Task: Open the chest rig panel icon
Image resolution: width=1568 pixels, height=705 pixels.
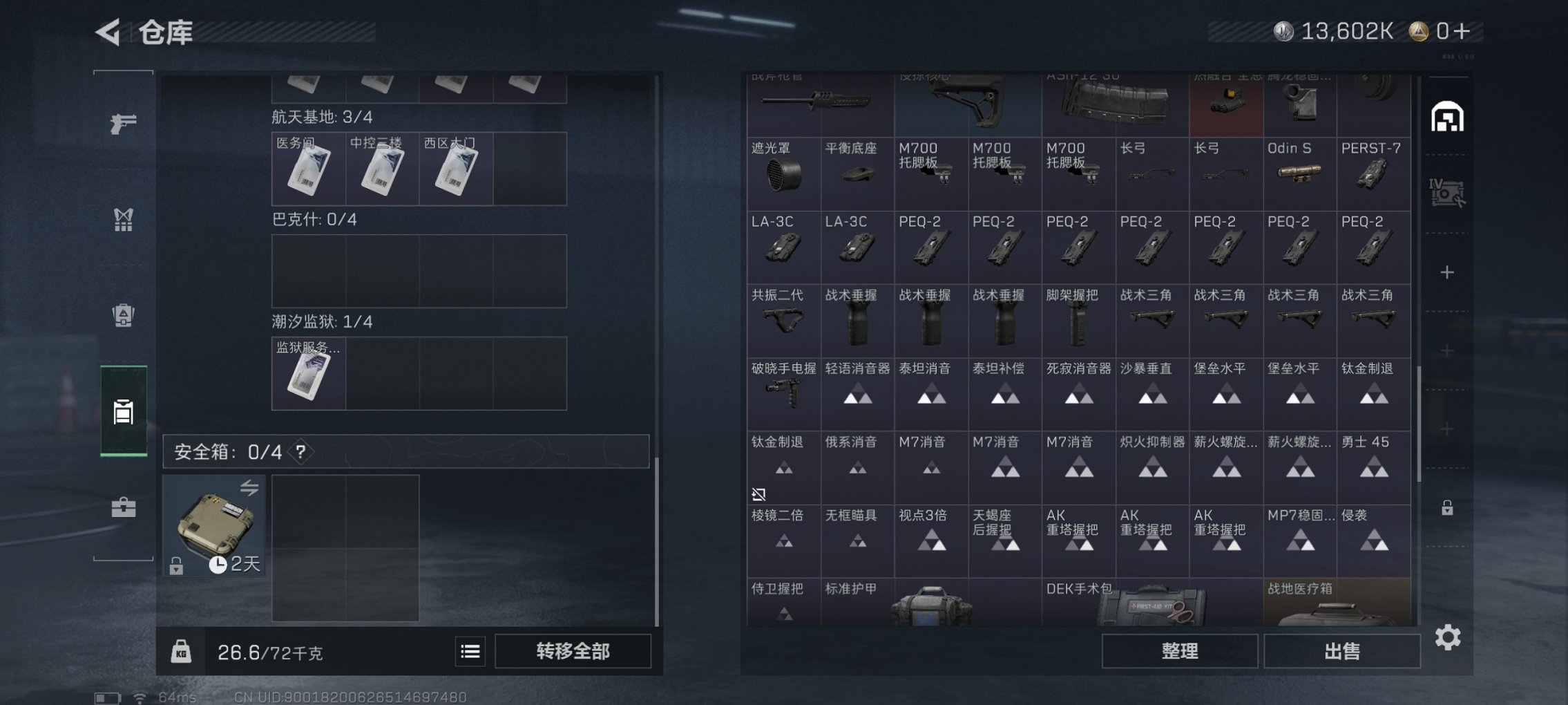Action: tap(124, 220)
